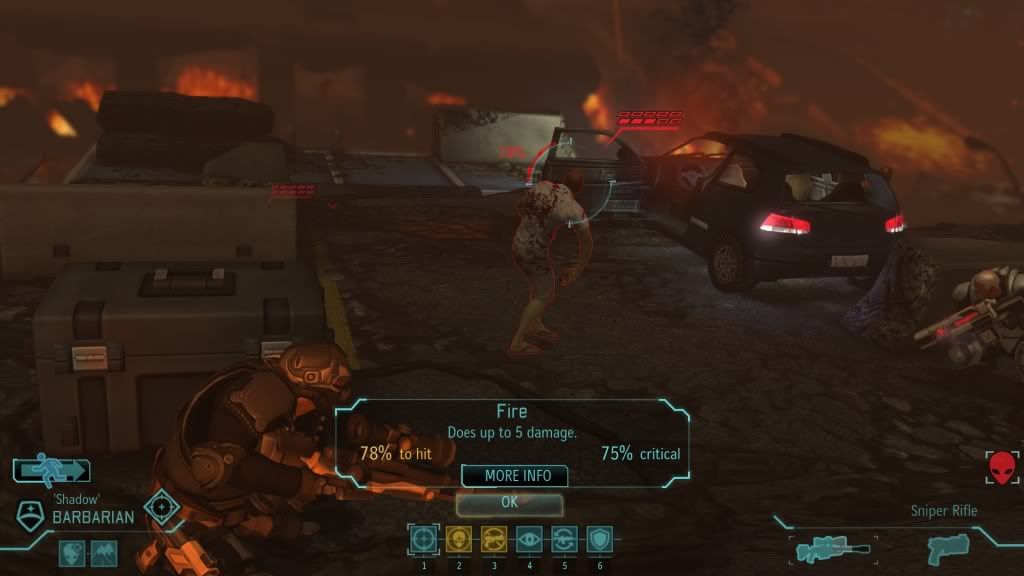Screen dimensions: 1024x576
Task: Confirm the shot with the OK button
Action: tap(509, 503)
